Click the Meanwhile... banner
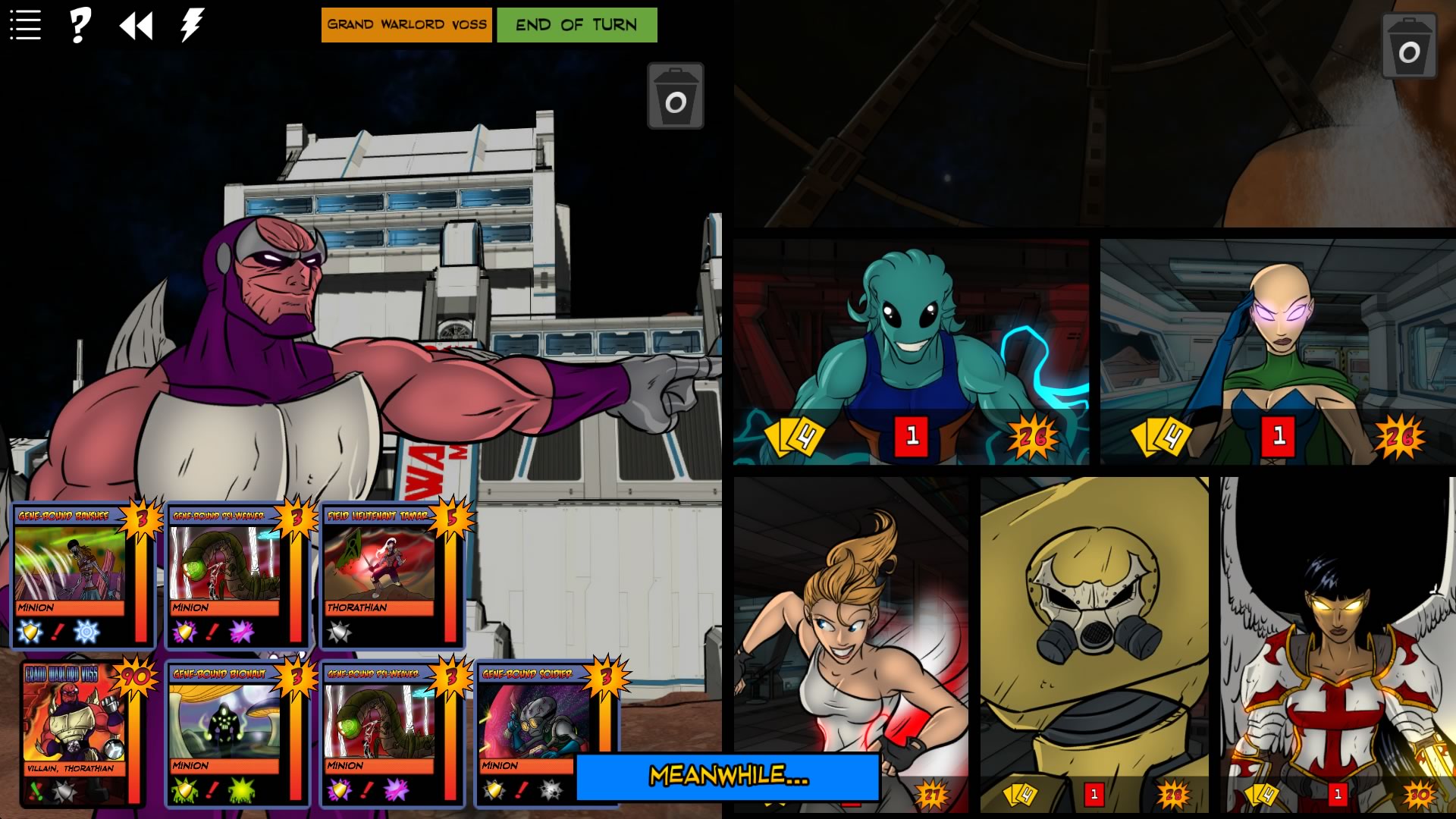1456x819 pixels. 729,777
